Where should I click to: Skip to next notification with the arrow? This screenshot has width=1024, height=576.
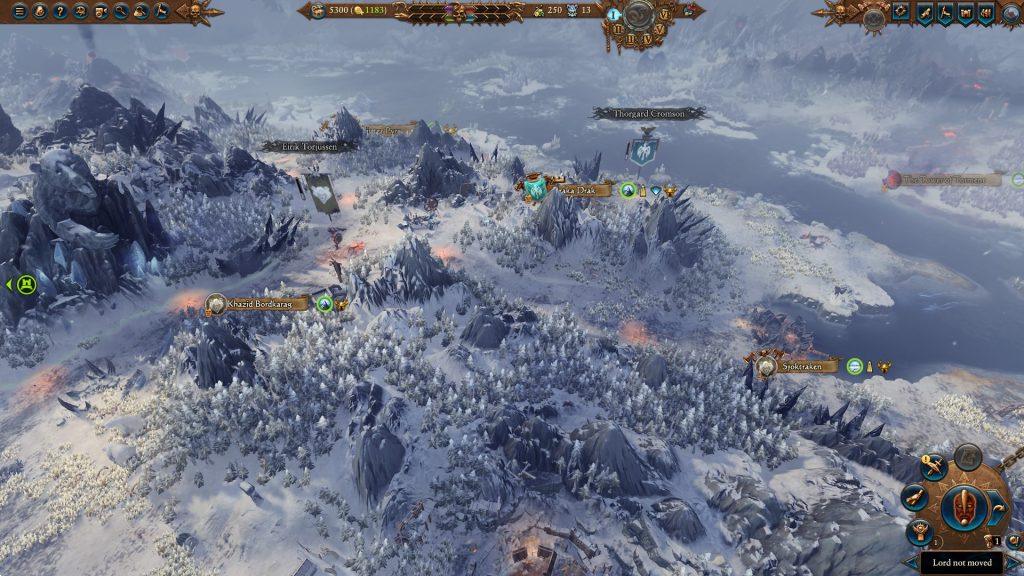[996, 507]
